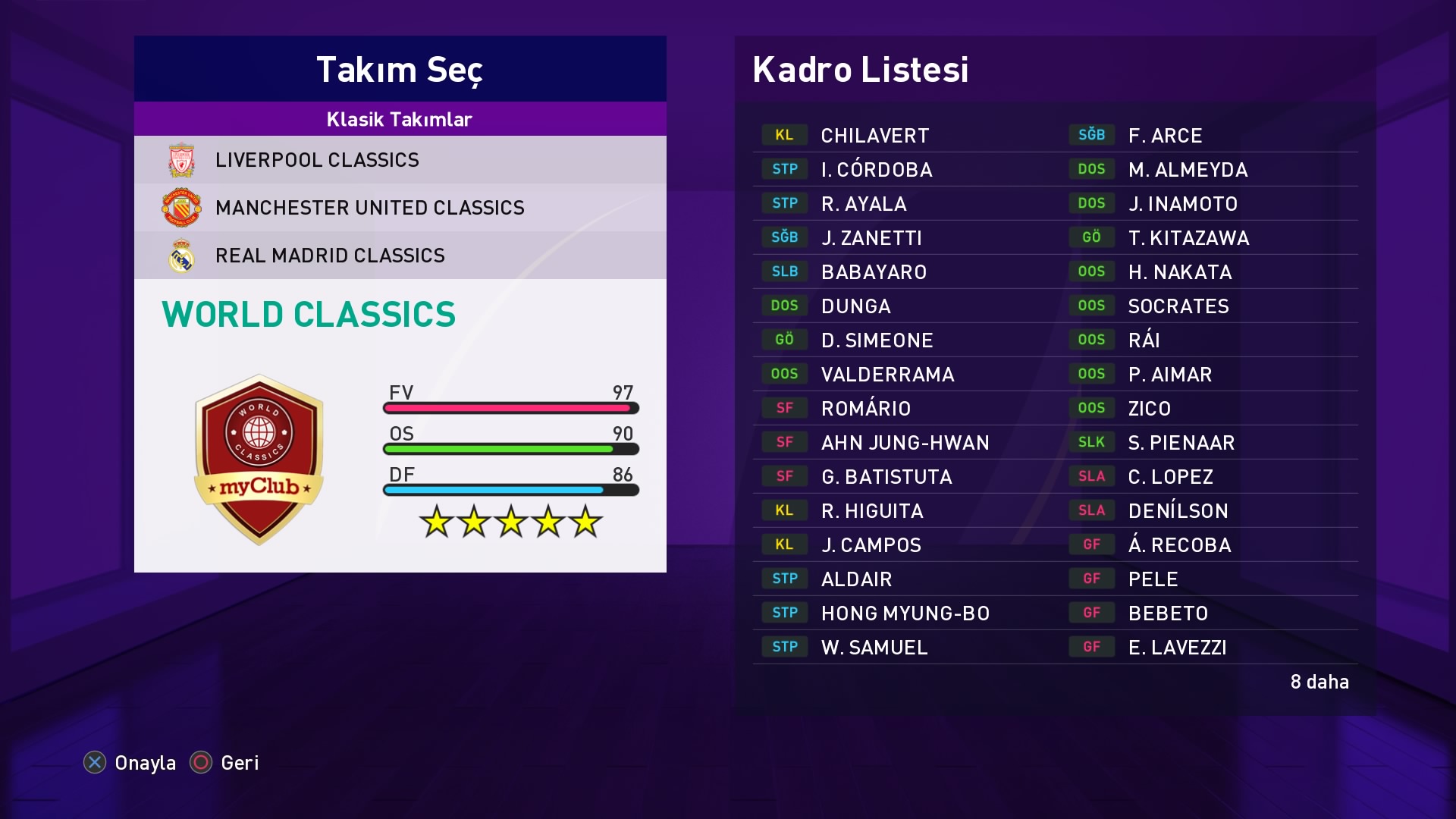1456x819 pixels.
Task: Select Valderrama in the squad list
Action: pyautogui.click(x=887, y=375)
